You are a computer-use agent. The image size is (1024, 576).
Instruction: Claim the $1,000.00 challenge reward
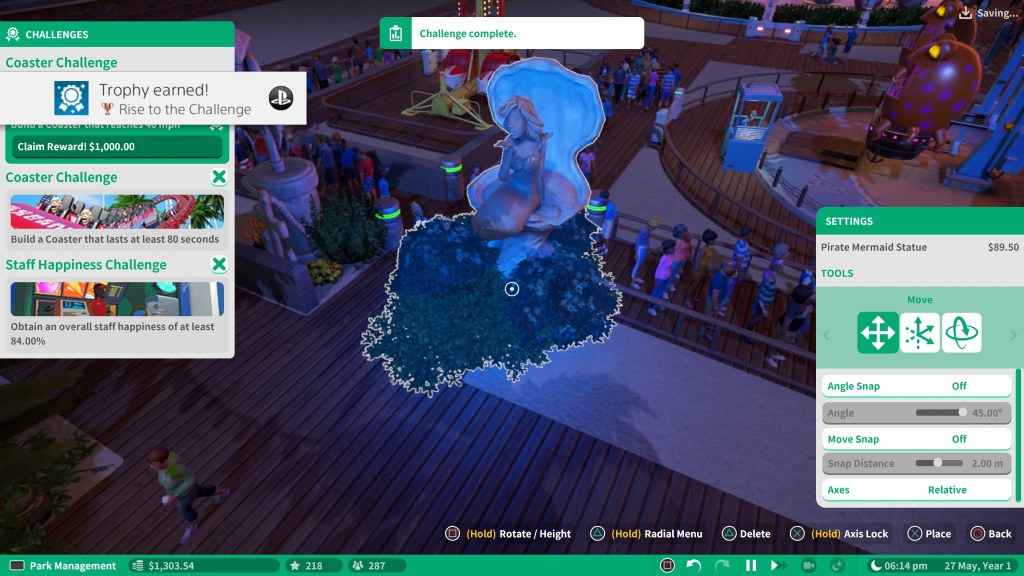coord(116,147)
